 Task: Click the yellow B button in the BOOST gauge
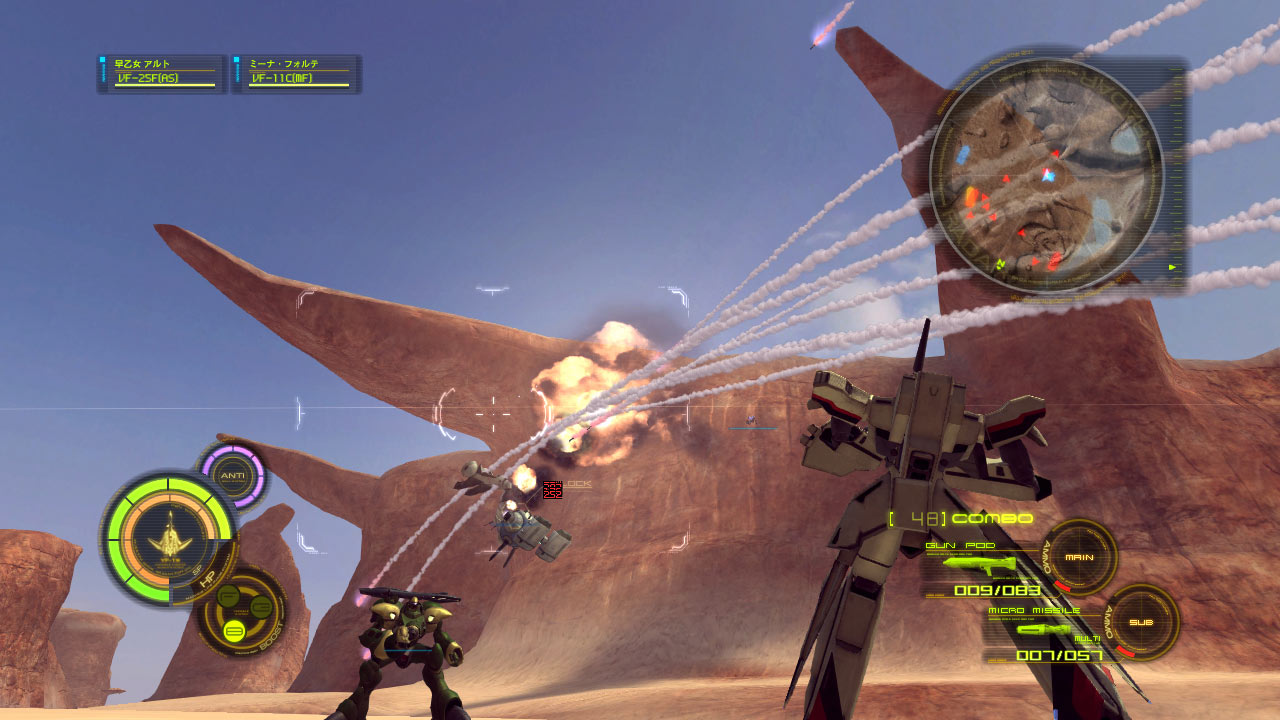[x=233, y=630]
